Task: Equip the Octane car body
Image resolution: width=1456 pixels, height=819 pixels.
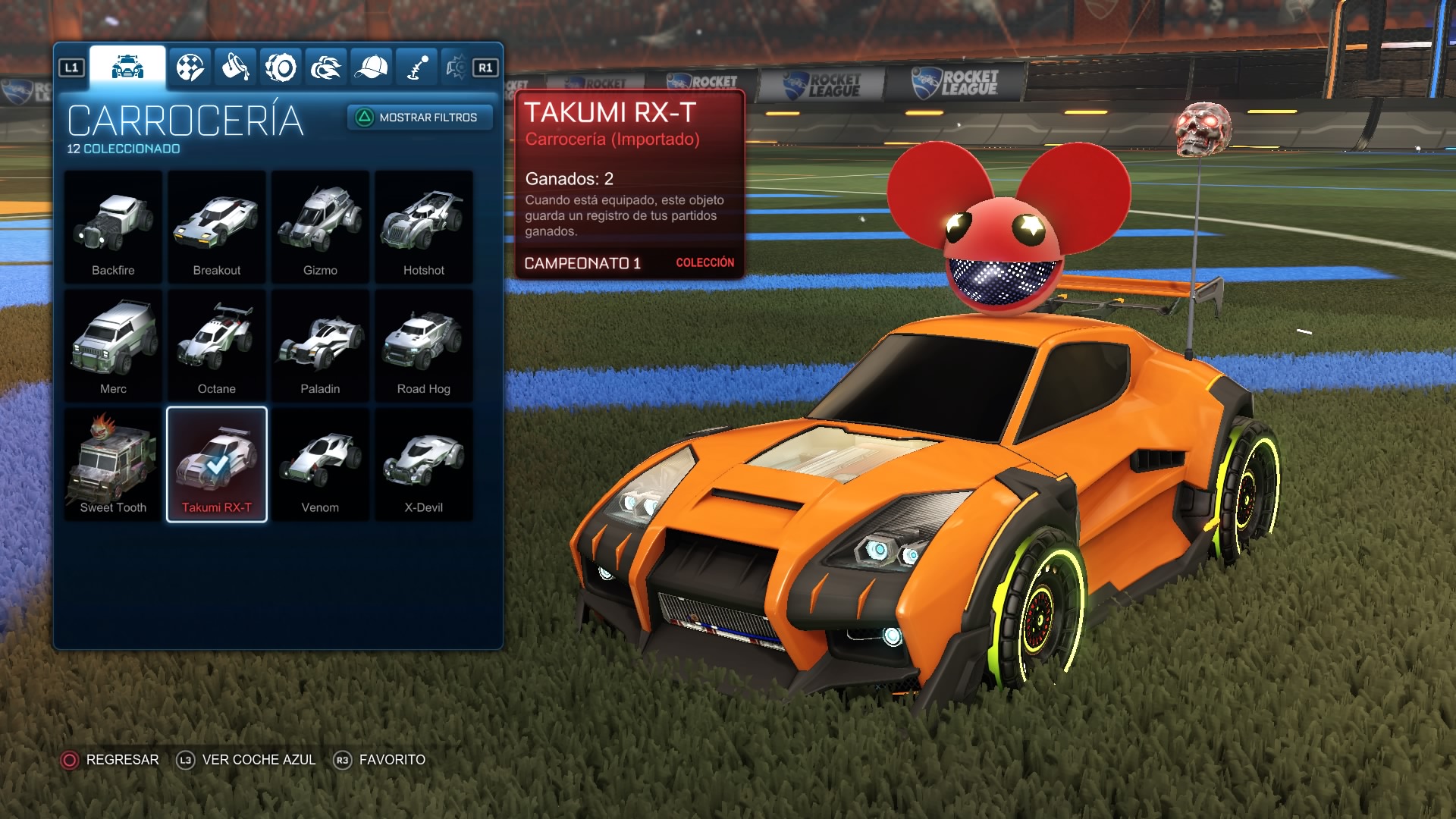Action: point(217,346)
